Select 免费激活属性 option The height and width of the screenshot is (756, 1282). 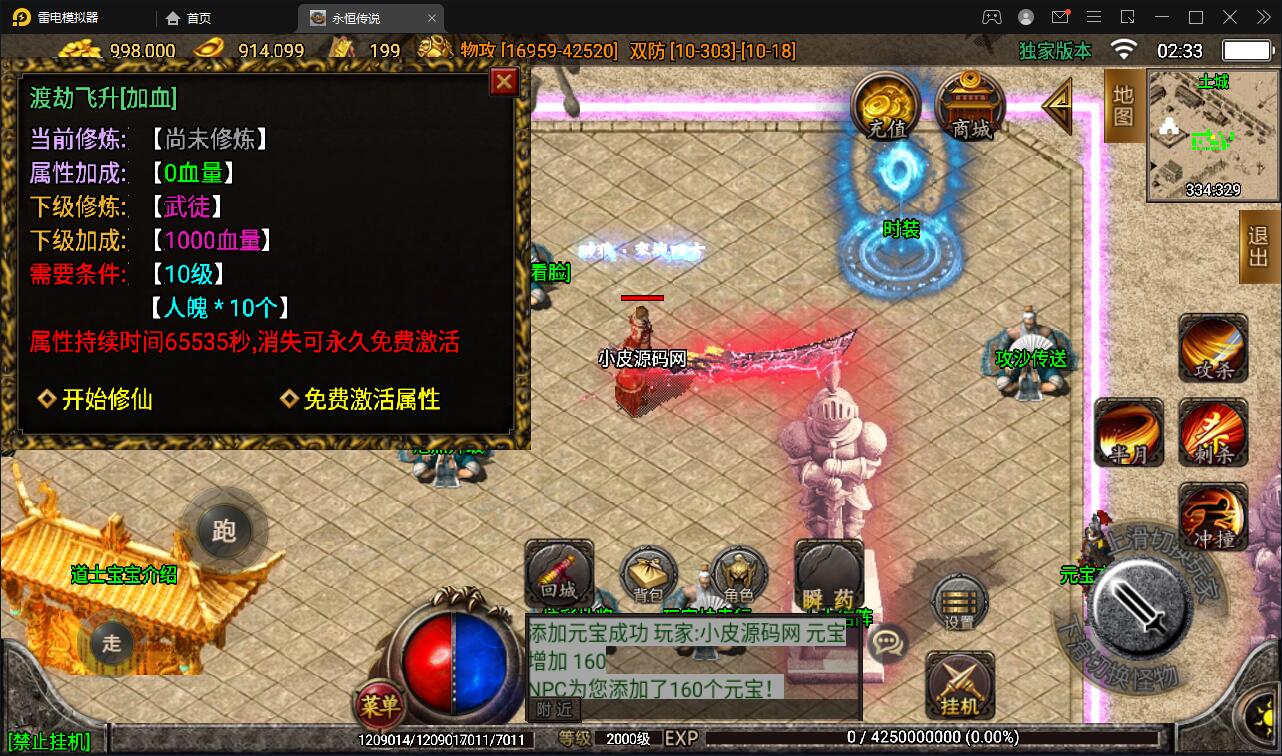coord(360,399)
